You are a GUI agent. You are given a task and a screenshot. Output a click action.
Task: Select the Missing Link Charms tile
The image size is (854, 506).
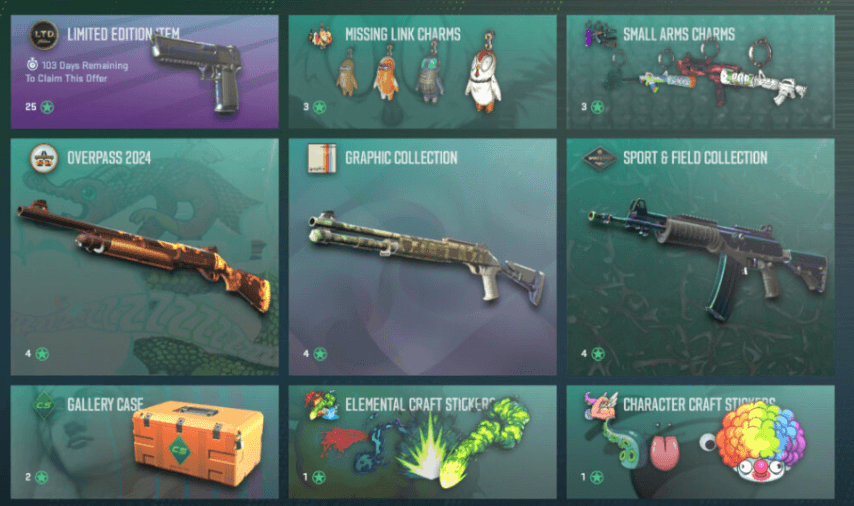[422, 71]
